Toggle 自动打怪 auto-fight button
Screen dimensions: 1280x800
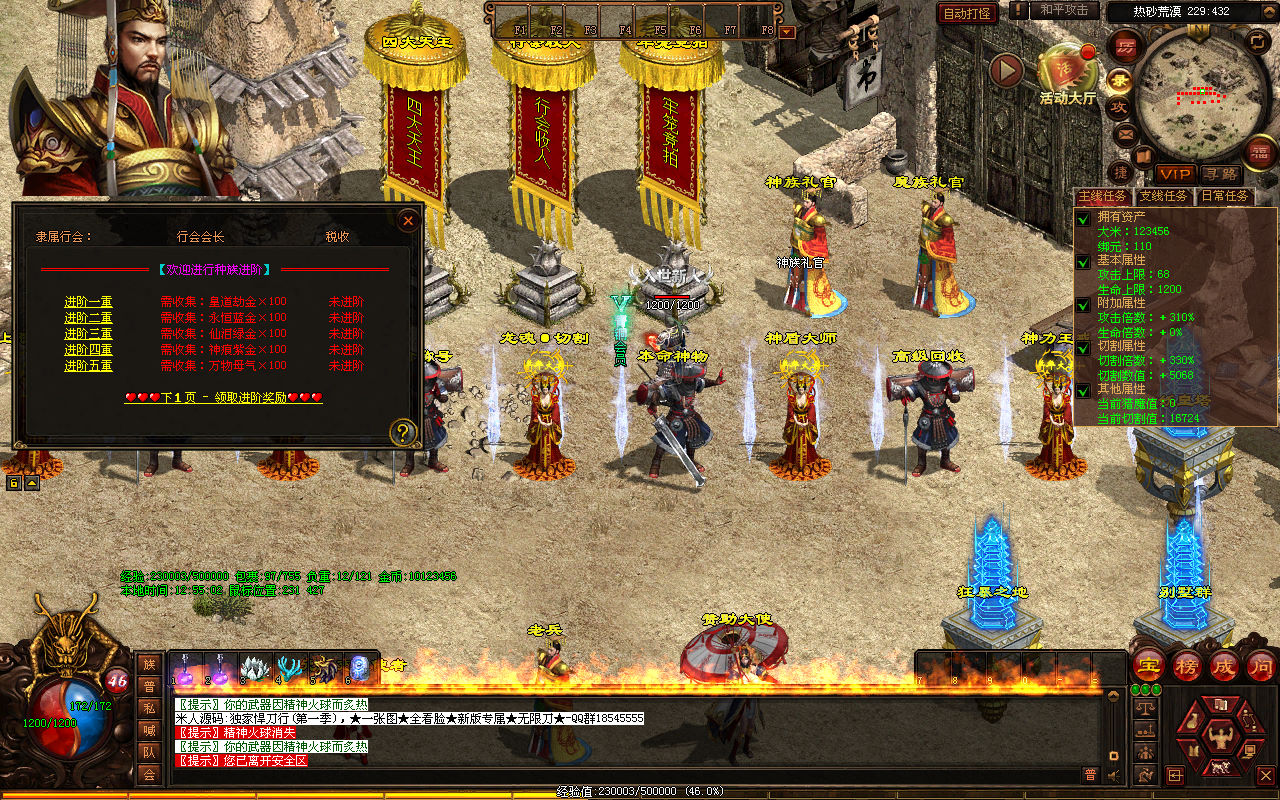(x=967, y=13)
